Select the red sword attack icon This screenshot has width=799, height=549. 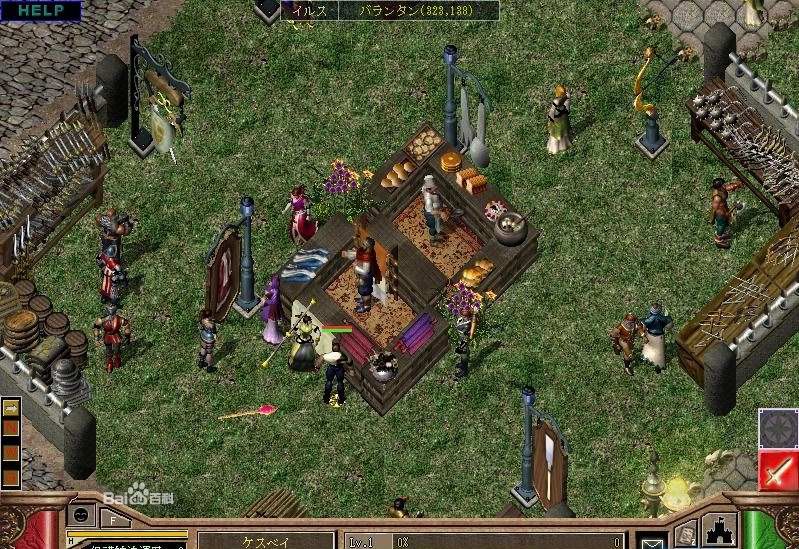coord(777,470)
